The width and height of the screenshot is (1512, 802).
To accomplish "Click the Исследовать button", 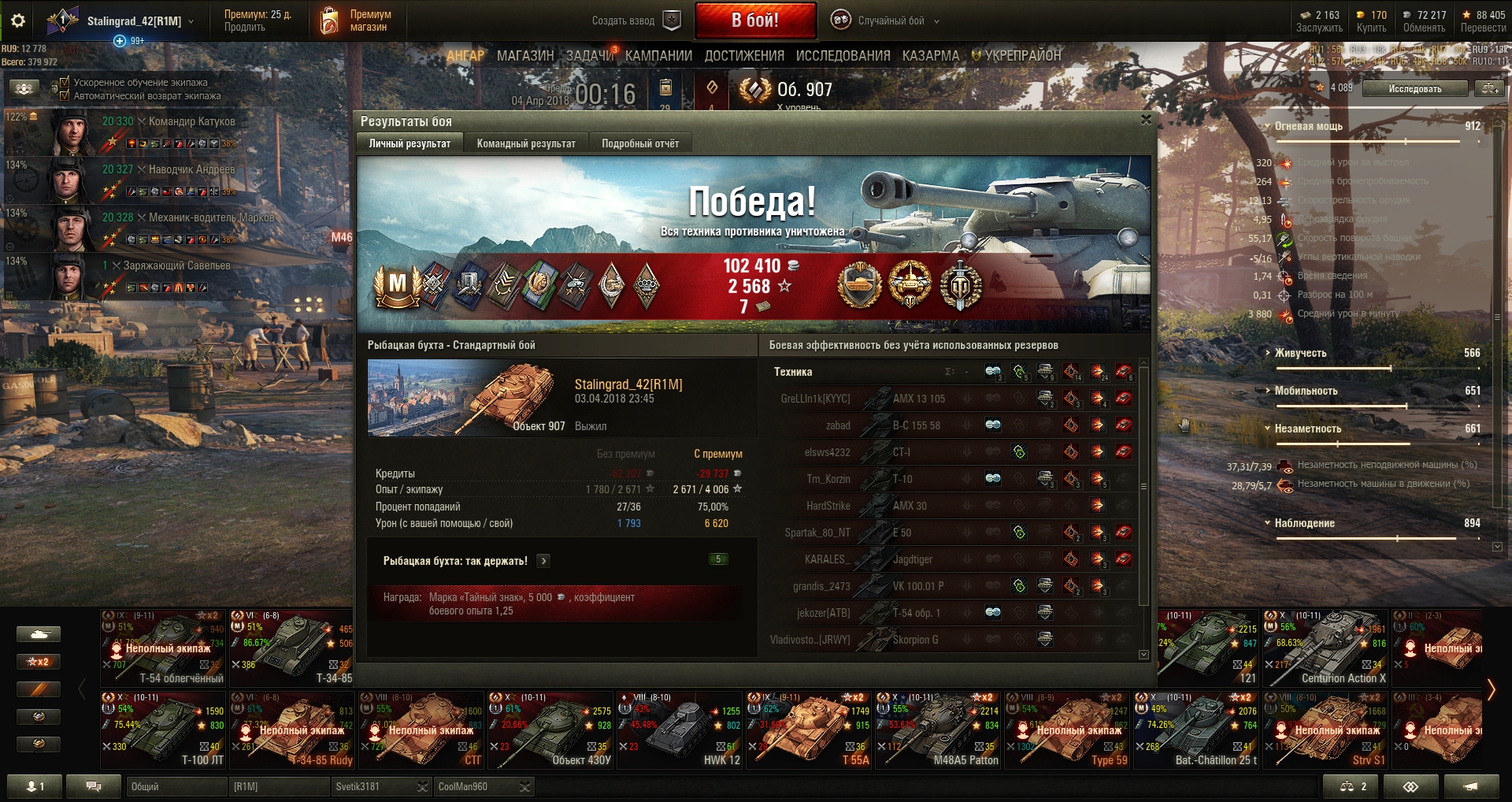I will point(1414,89).
